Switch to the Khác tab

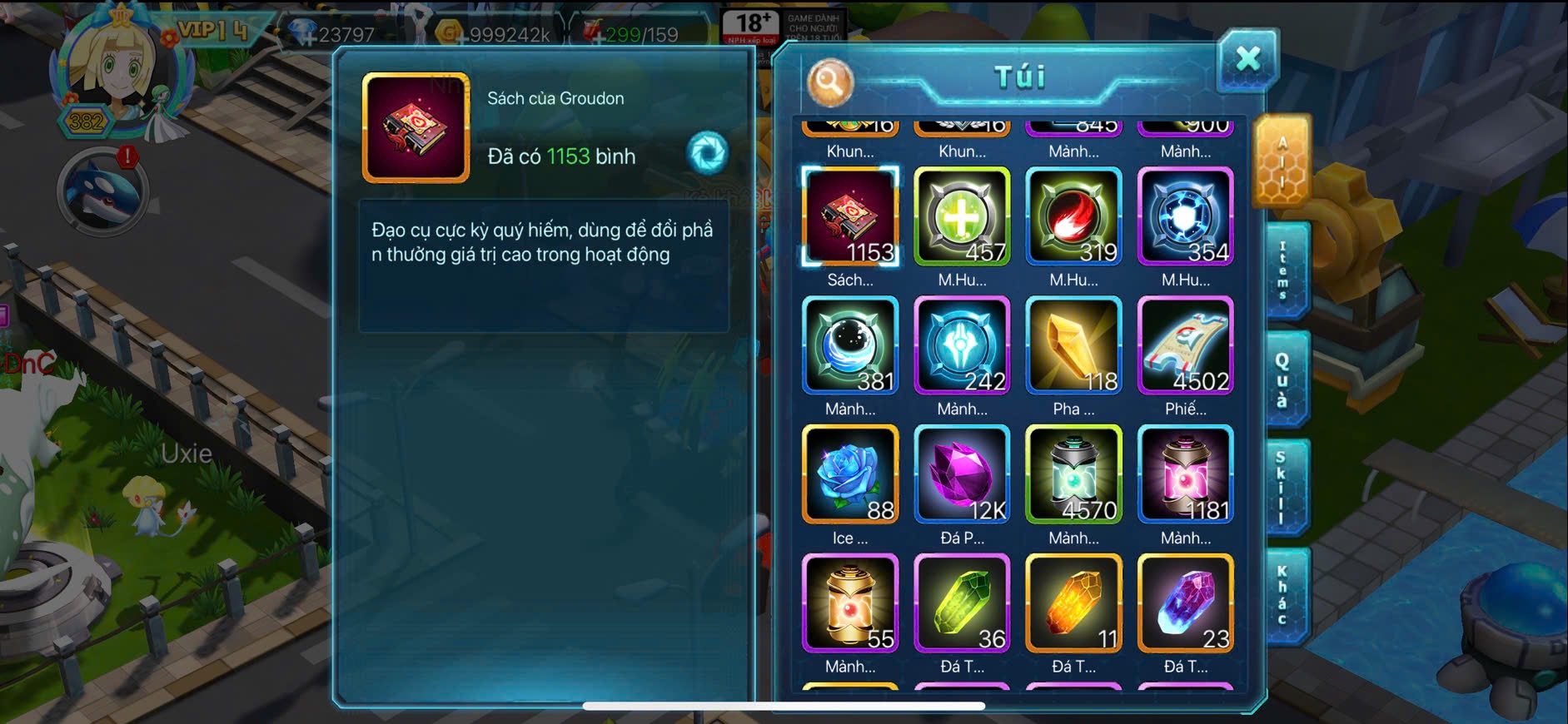tap(1283, 595)
